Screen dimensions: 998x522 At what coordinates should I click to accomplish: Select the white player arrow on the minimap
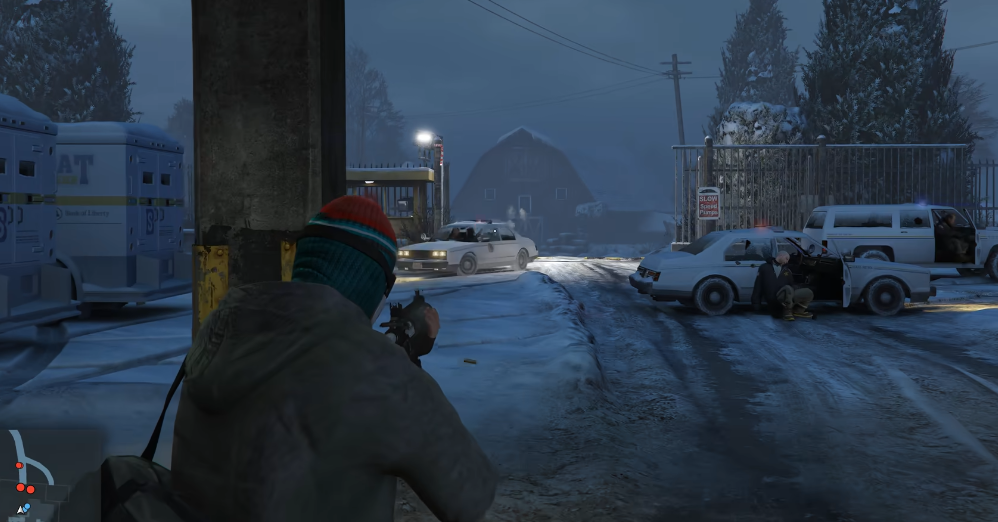pos(20,510)
